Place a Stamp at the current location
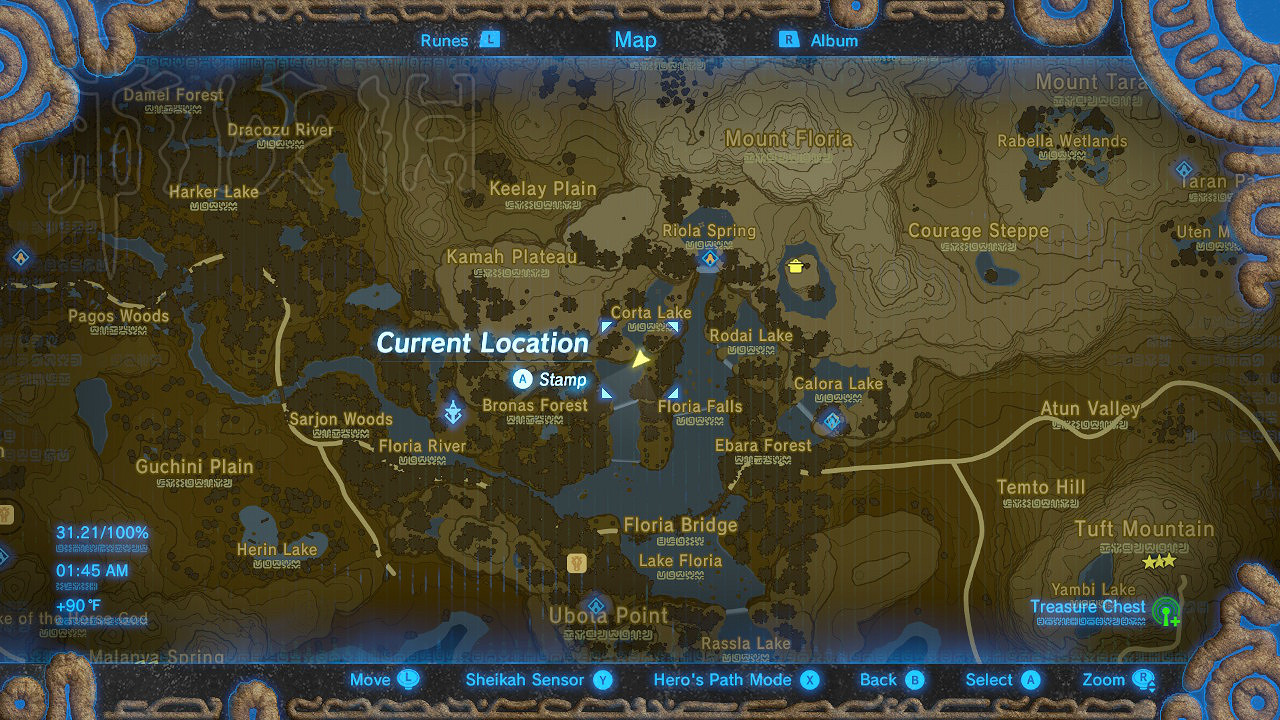Viewport: 1280px width, 720px height. (524, 380)
